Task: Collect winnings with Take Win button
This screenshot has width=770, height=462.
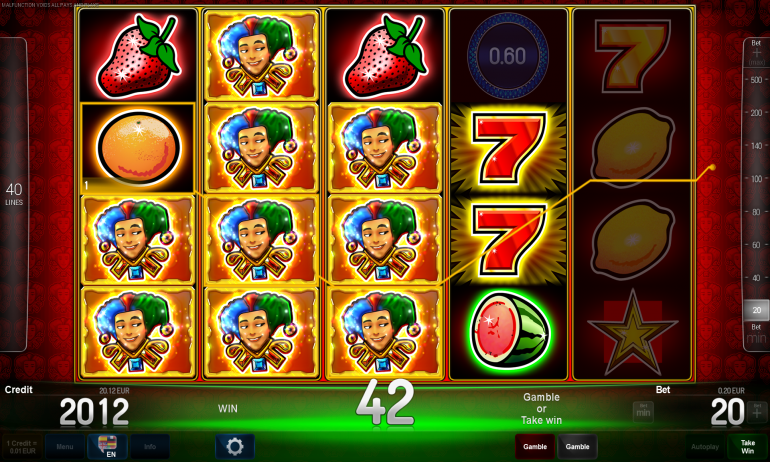Action: [x=747, y=446]
